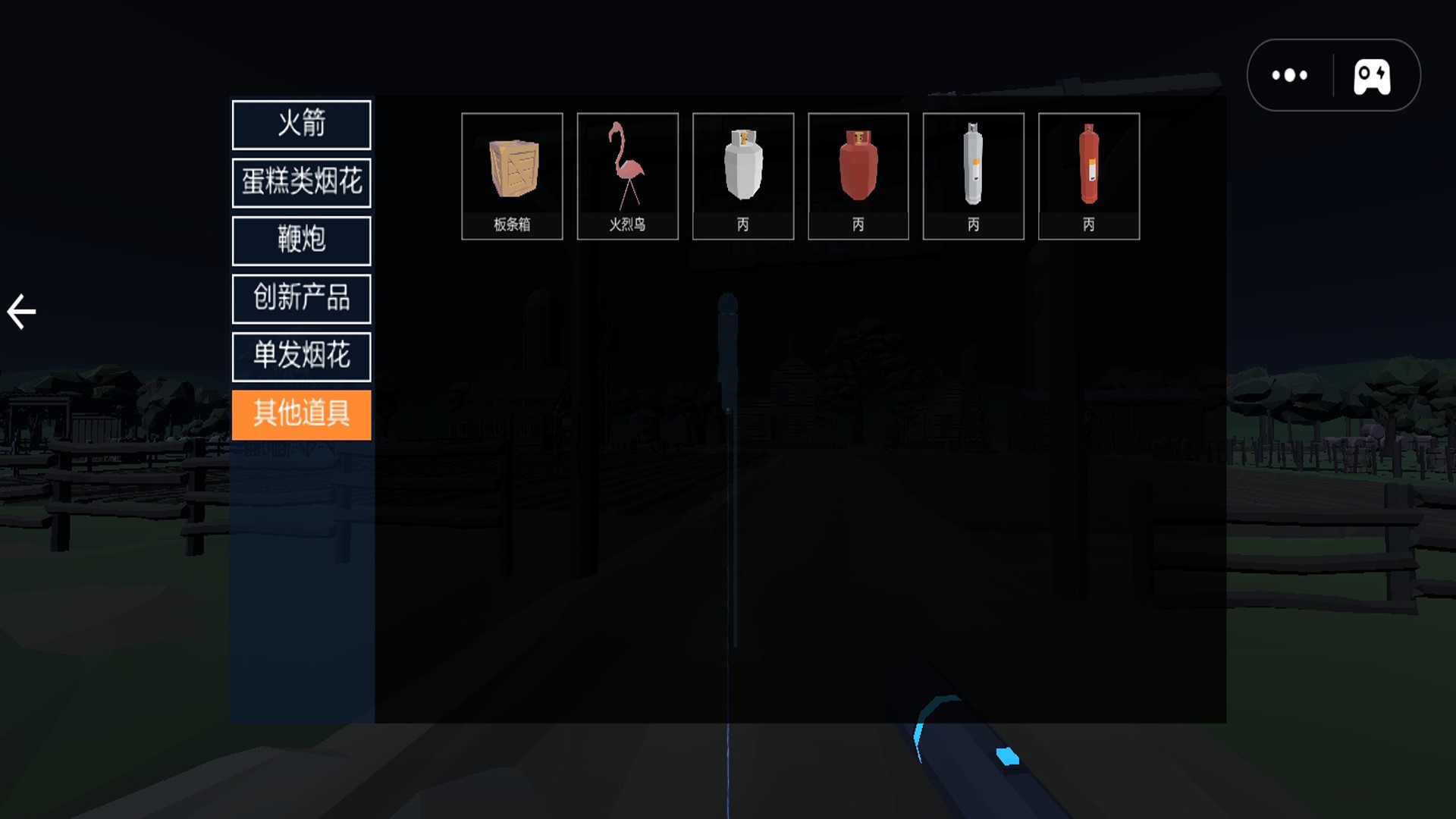Open the three-dot more options menu
Viewport: 1456px width, 819px height.
pyautogui.click(x=1289, y=75)
